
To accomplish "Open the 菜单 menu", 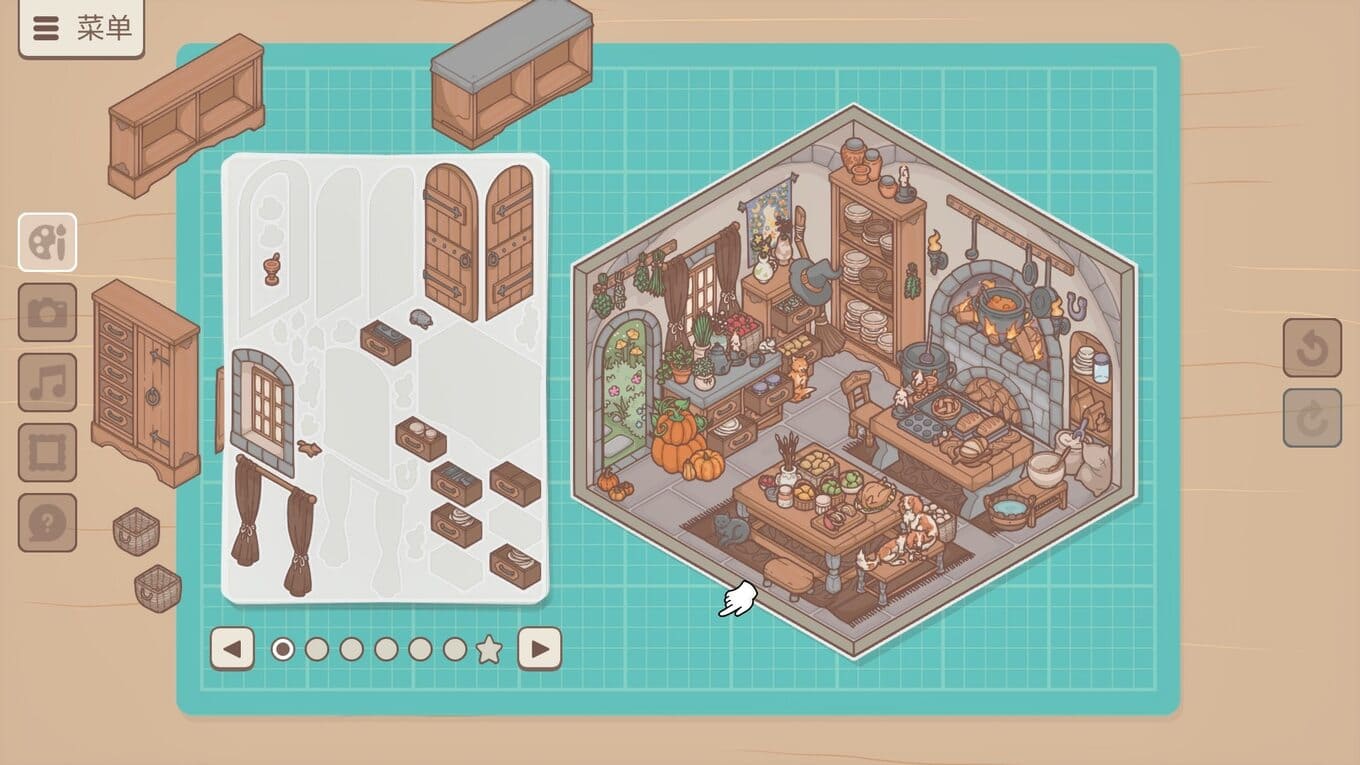I will [81, 28].
